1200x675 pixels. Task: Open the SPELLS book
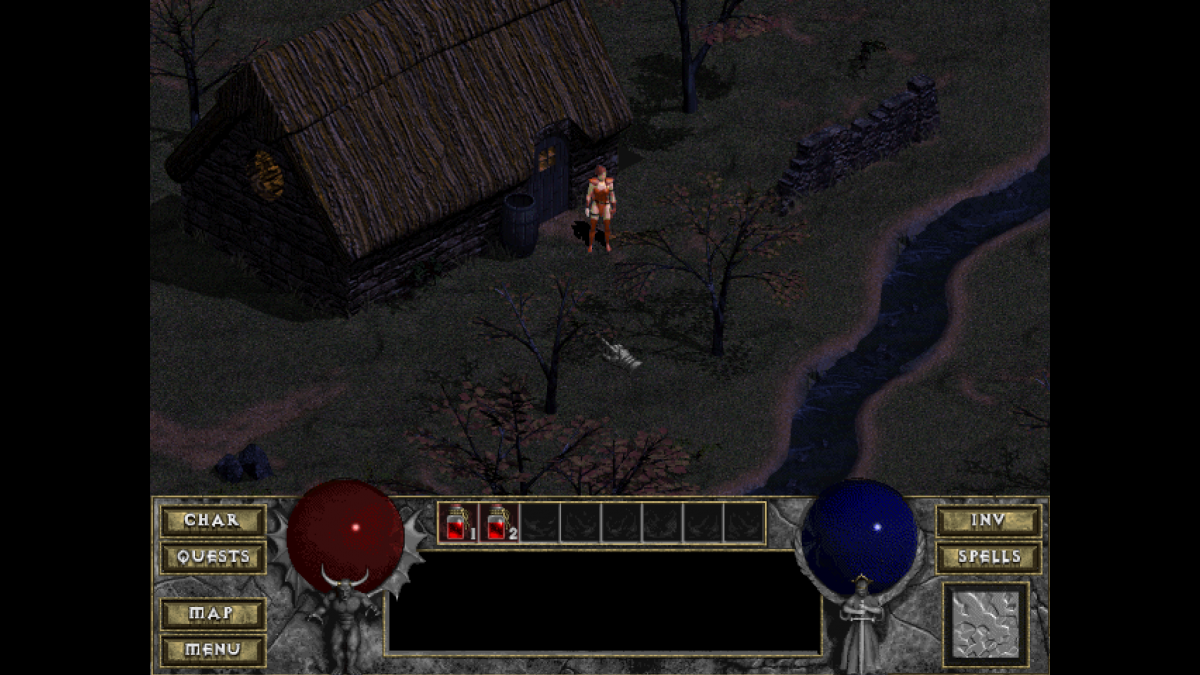click(988, 557)
